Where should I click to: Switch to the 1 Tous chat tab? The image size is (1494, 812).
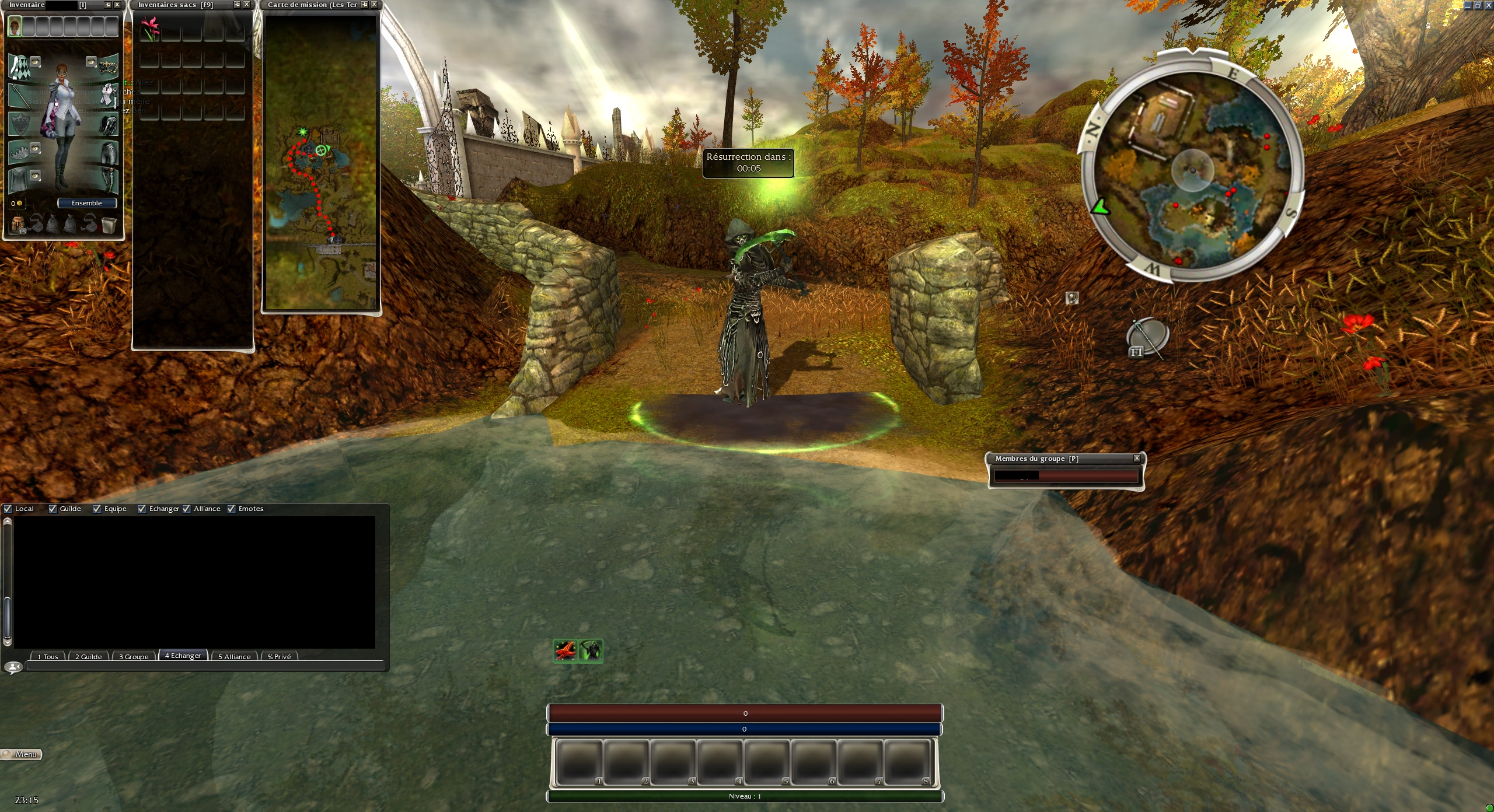[x=48, y=656]
